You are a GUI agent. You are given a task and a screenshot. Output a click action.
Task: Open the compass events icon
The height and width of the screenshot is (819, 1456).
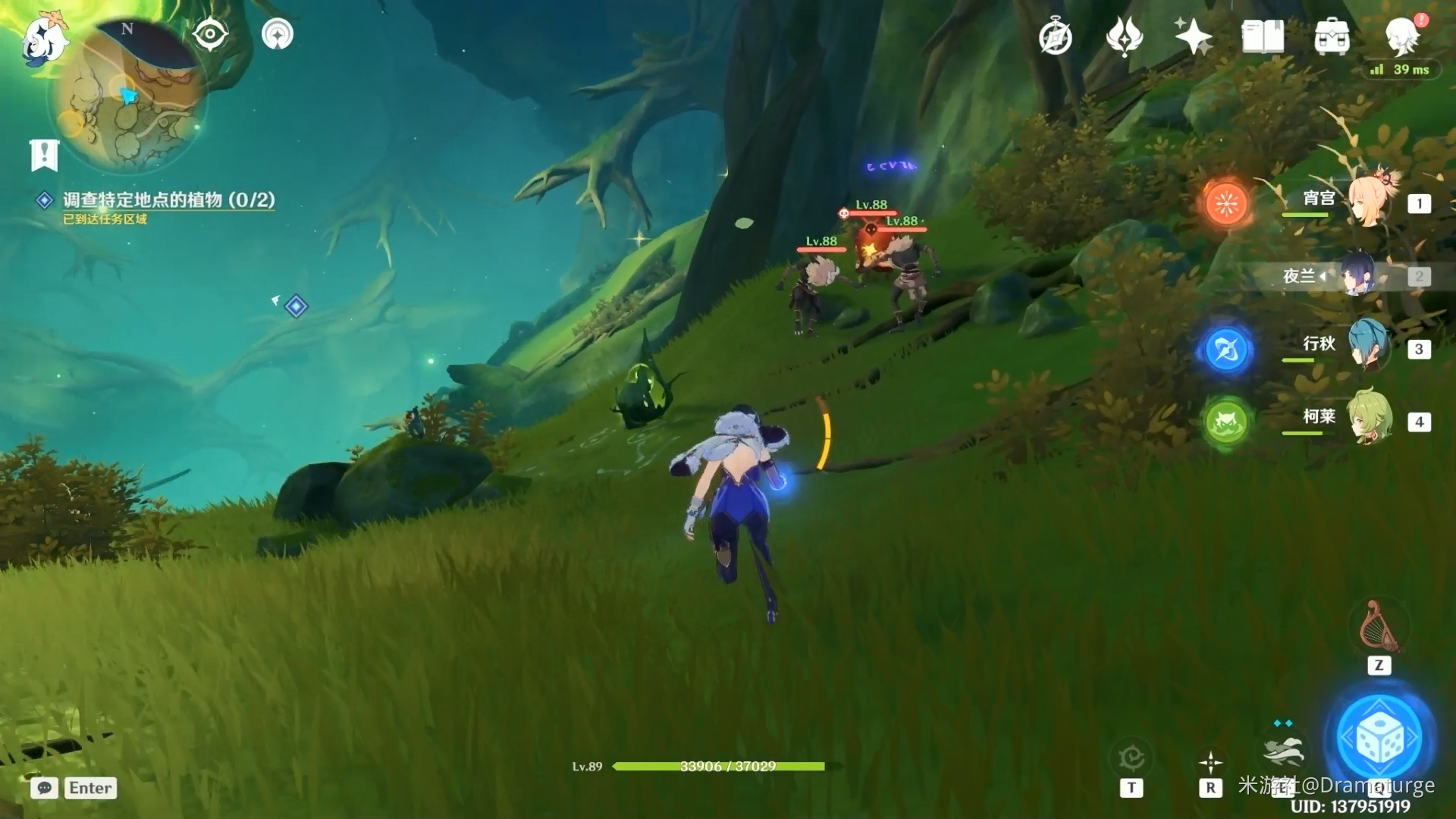(x=1055, y=37)
